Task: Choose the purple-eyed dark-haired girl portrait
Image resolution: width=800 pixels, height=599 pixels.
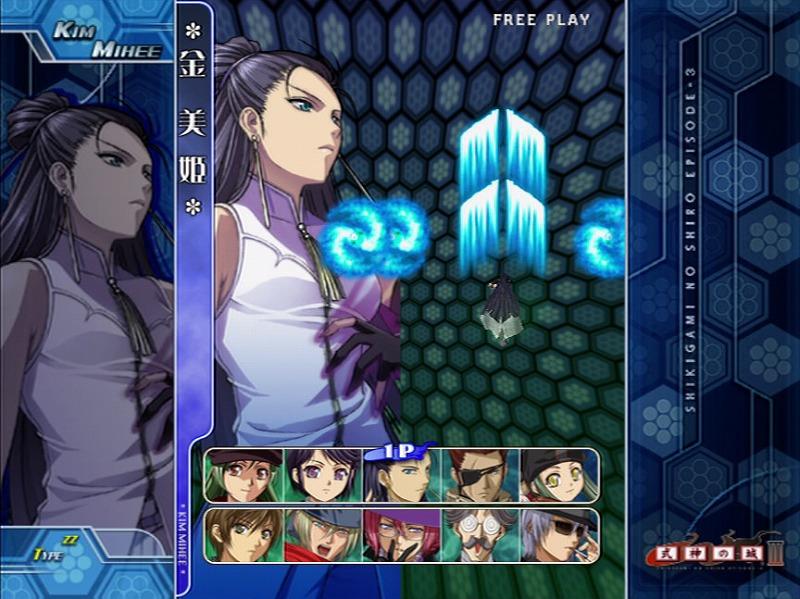Action: point(322,475)
